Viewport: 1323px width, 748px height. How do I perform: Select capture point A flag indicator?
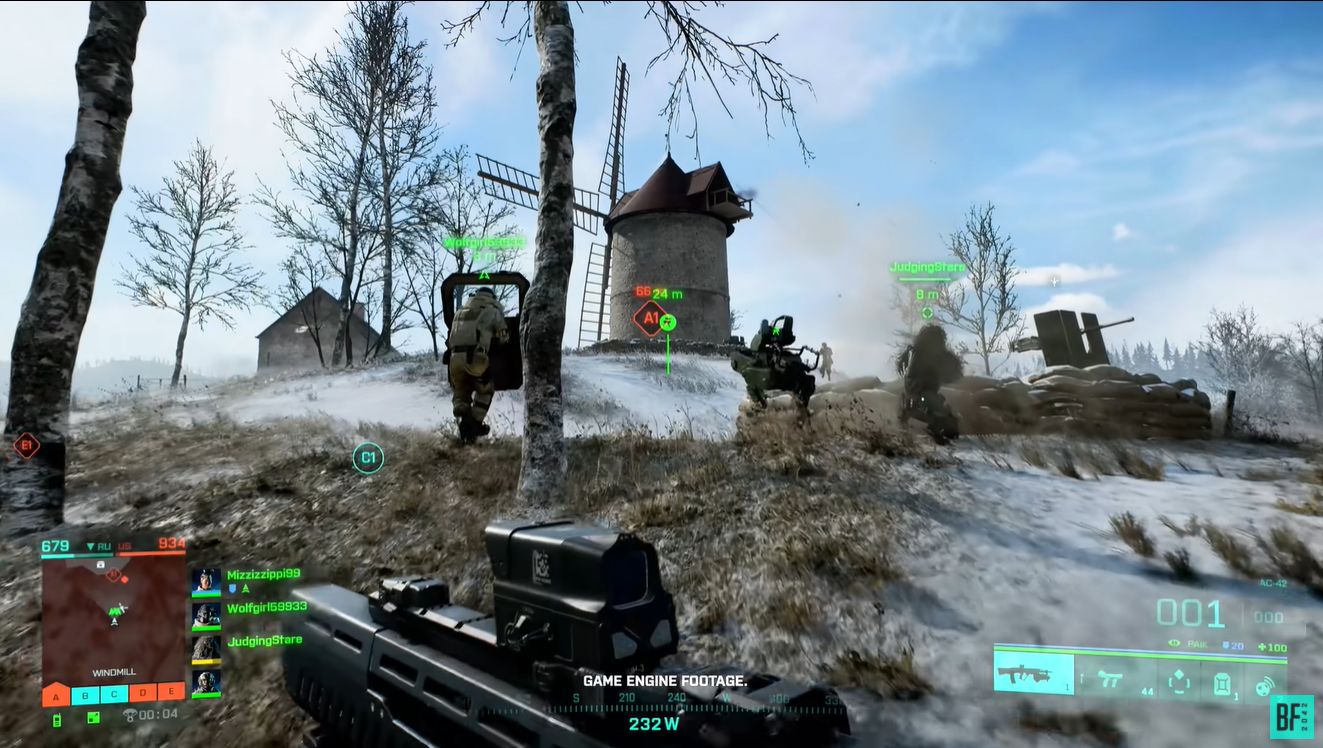pyautogui.click(x=56, y=693)
